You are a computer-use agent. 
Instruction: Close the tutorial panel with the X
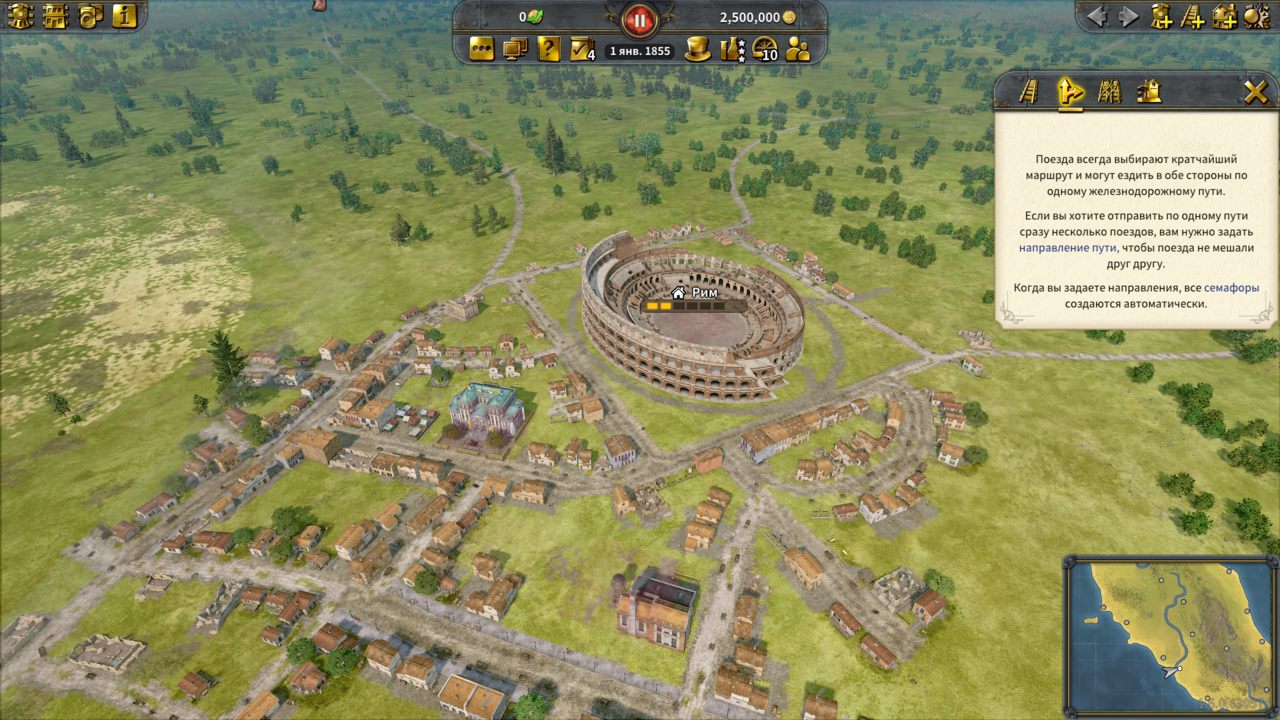point(1255,92)
